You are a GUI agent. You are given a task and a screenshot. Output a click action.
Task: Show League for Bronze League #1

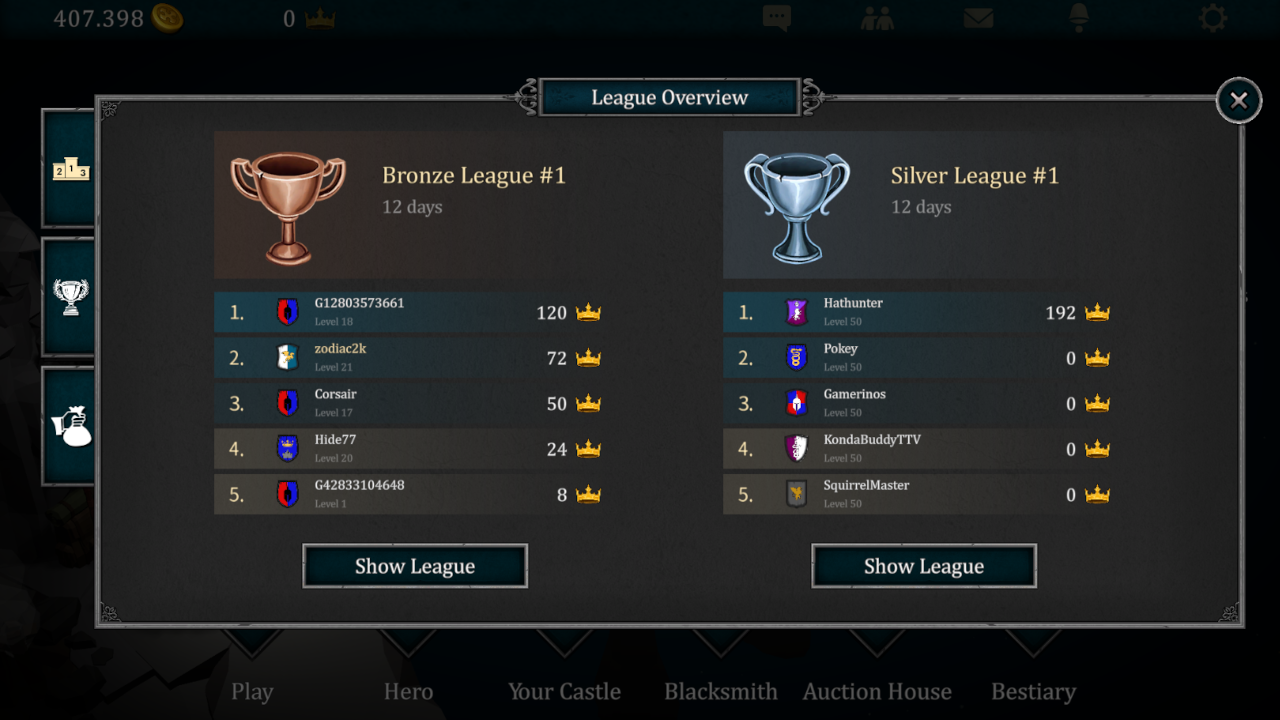pyautogui.click(x=414, y=565)
